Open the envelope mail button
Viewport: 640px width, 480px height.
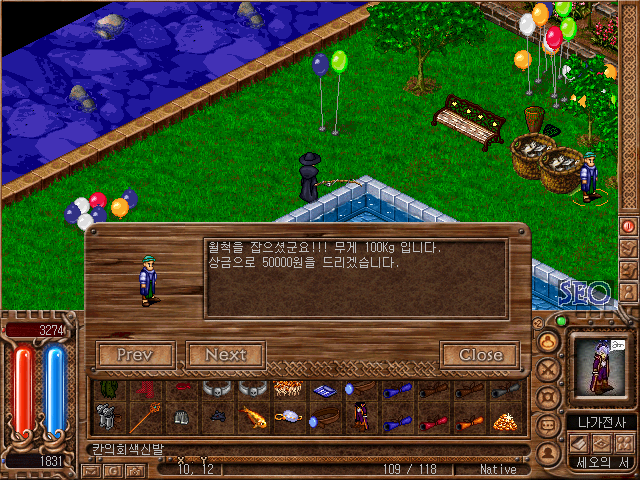point(90,470)
